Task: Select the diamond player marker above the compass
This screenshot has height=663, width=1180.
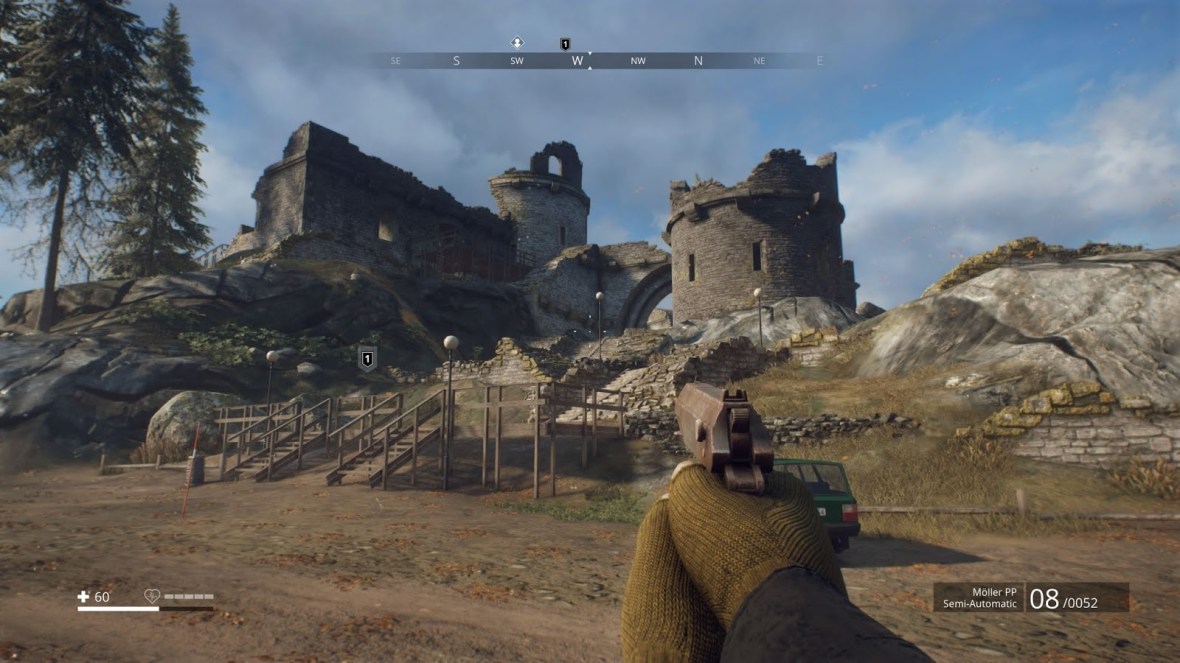Action: (x=517, y=43)
